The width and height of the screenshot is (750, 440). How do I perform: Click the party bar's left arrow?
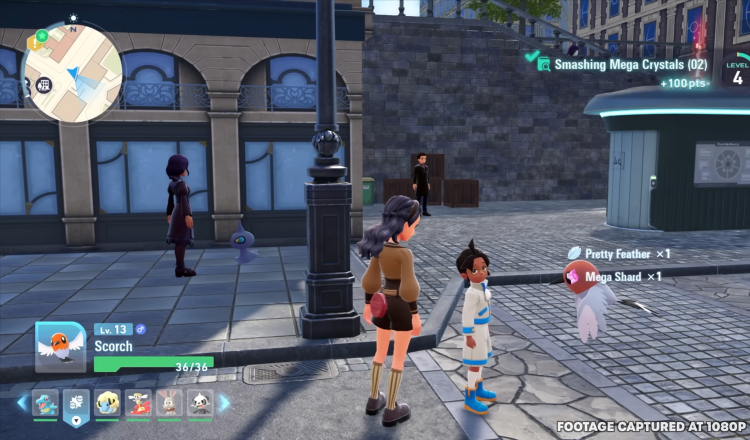[x=22, y=403]
